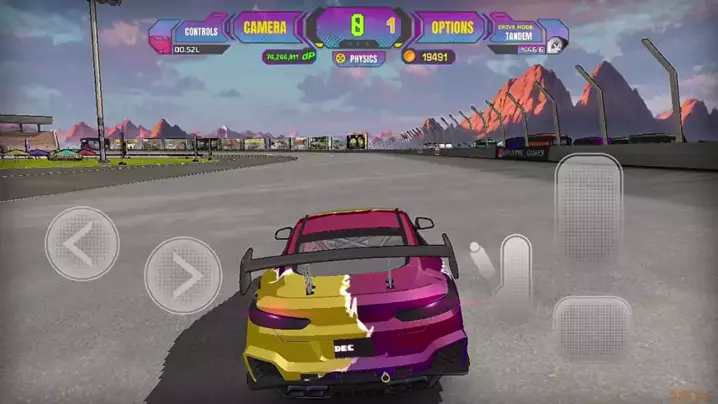The width and height of the screenshot is (718, 404).
Task: Open the Options menu
Action: pyautogui.click(x=453, y=28)
